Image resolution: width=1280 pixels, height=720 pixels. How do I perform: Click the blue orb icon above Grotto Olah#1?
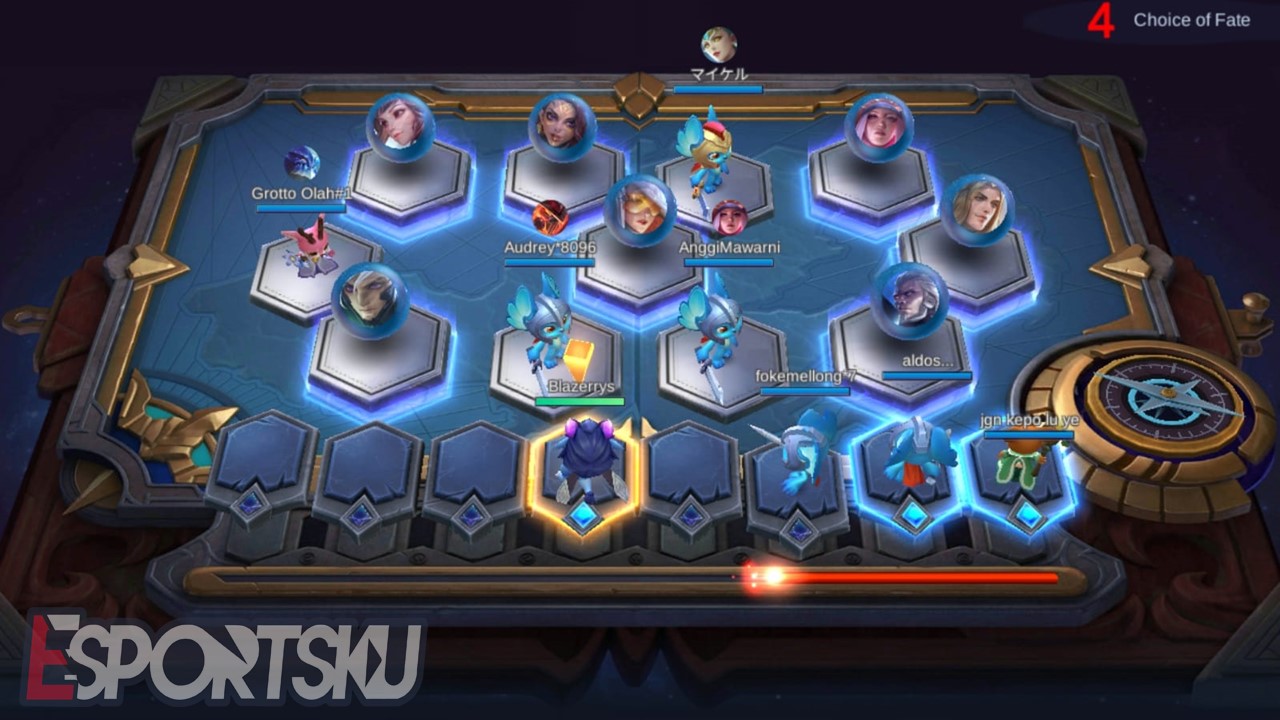303,161
